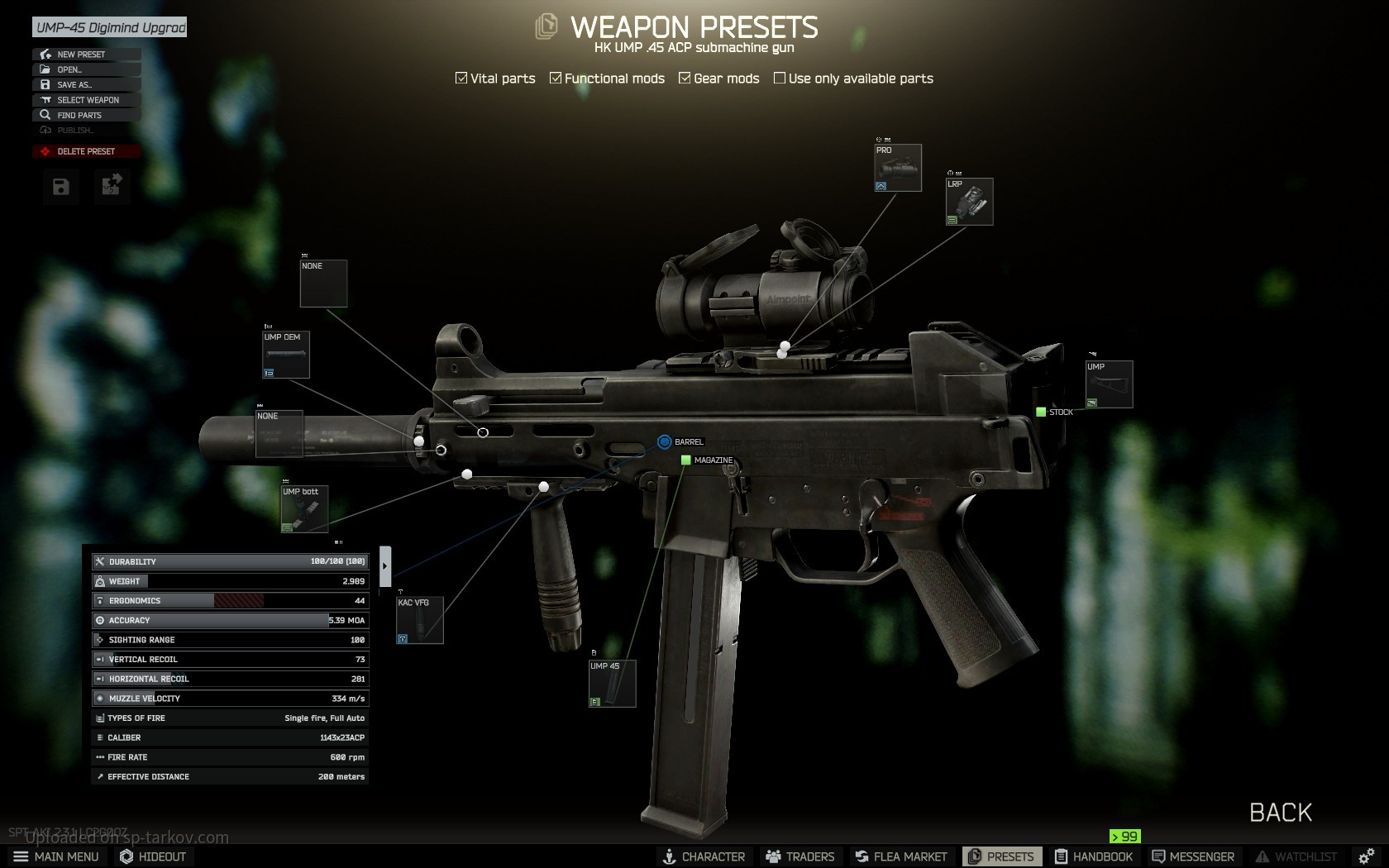Choose Save As for the preset
Viewport: 1389px width, 868px height.
click(74, 84)
